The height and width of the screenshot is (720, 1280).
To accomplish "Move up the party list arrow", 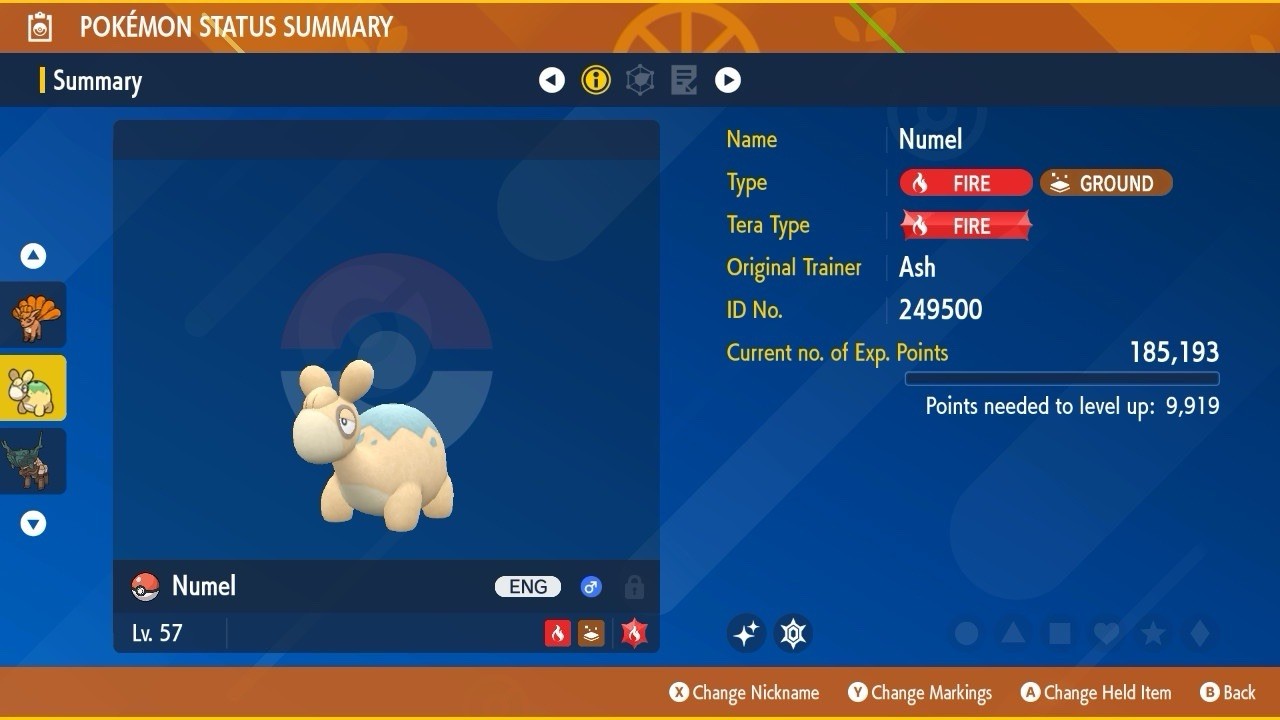I will [34, 256].
